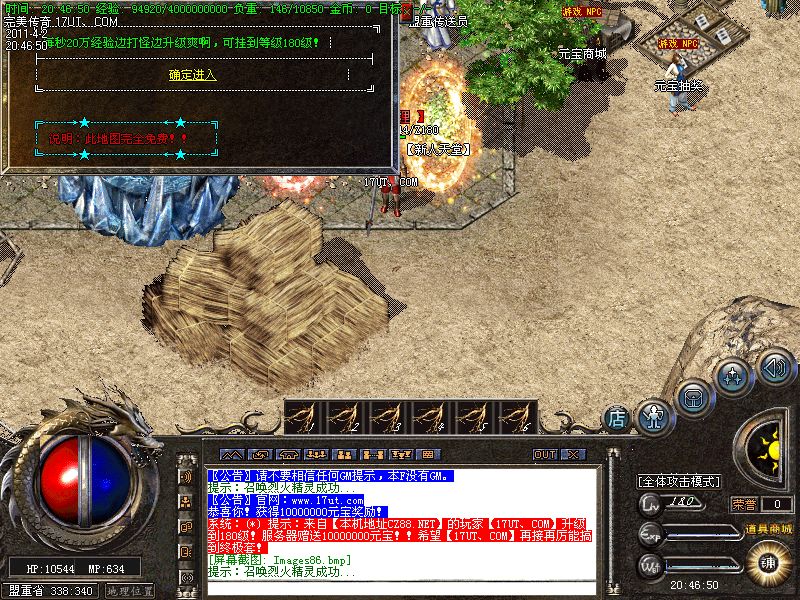Open the 道具商城 item mall
Screen dimensions: 800x600
[767, 529]
